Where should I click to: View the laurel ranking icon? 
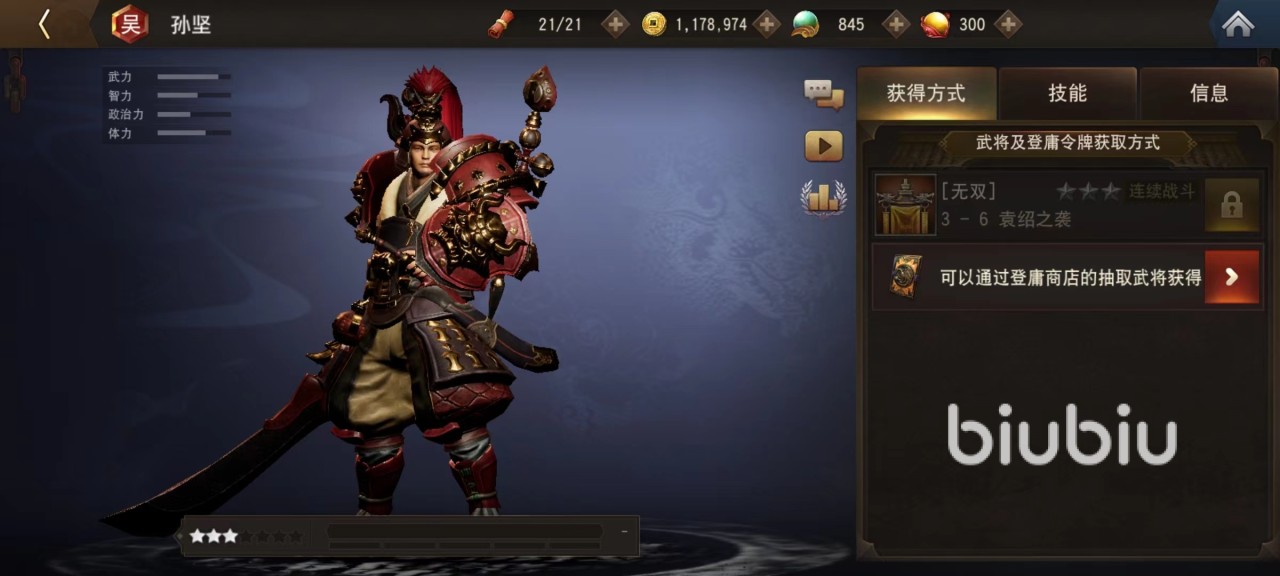point(823,197)
